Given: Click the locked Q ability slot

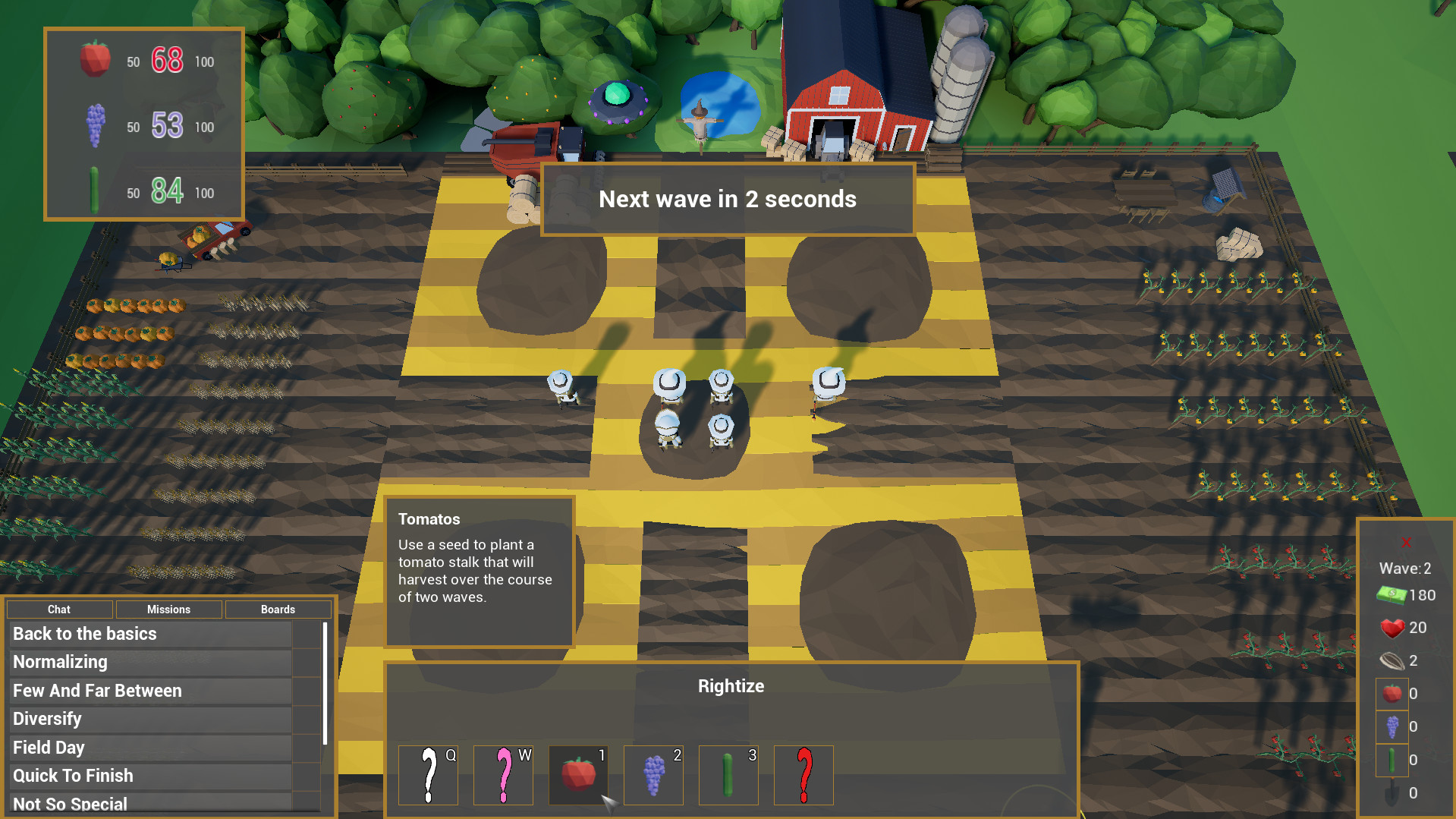Looking at the screenshot, I should coord(427,774).
